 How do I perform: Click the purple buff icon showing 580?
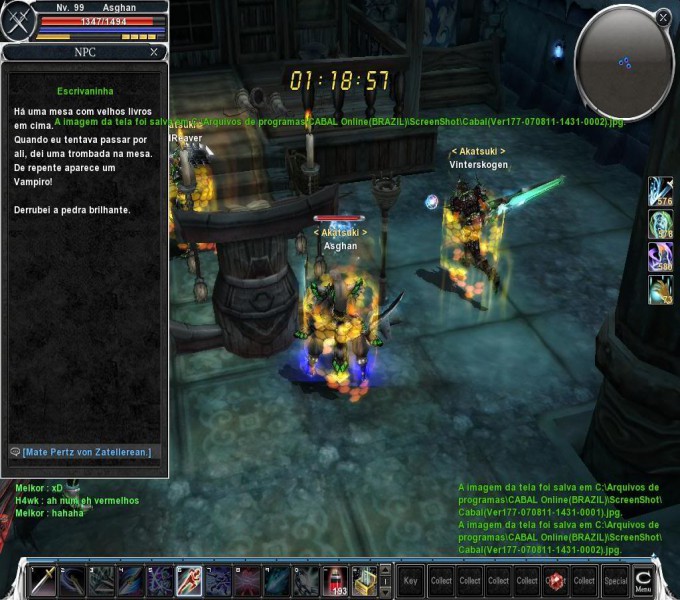pyautogui.click(x=660, y=257)
